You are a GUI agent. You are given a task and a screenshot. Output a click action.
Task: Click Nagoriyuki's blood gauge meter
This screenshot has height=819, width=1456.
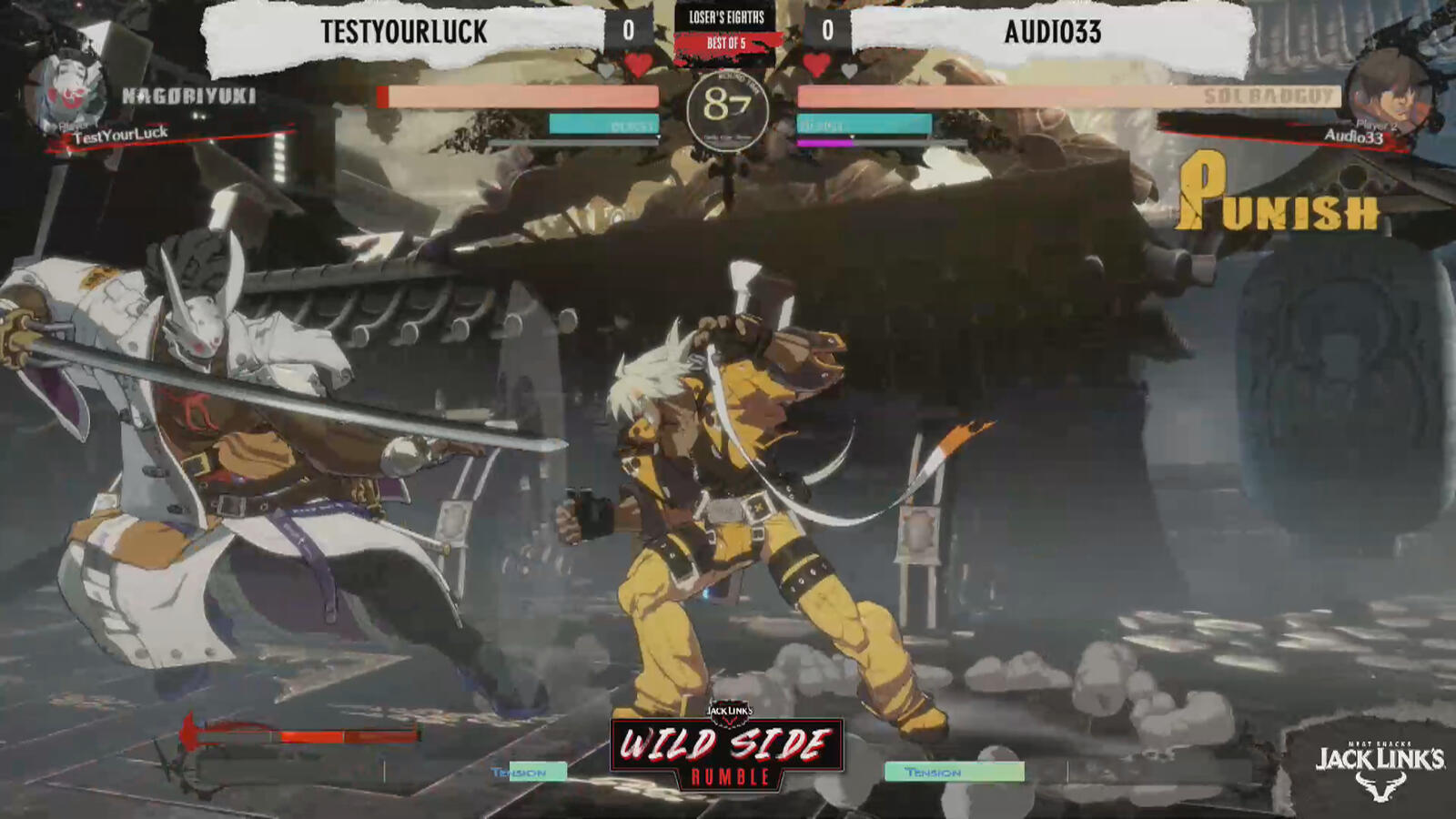coord(300,733)
